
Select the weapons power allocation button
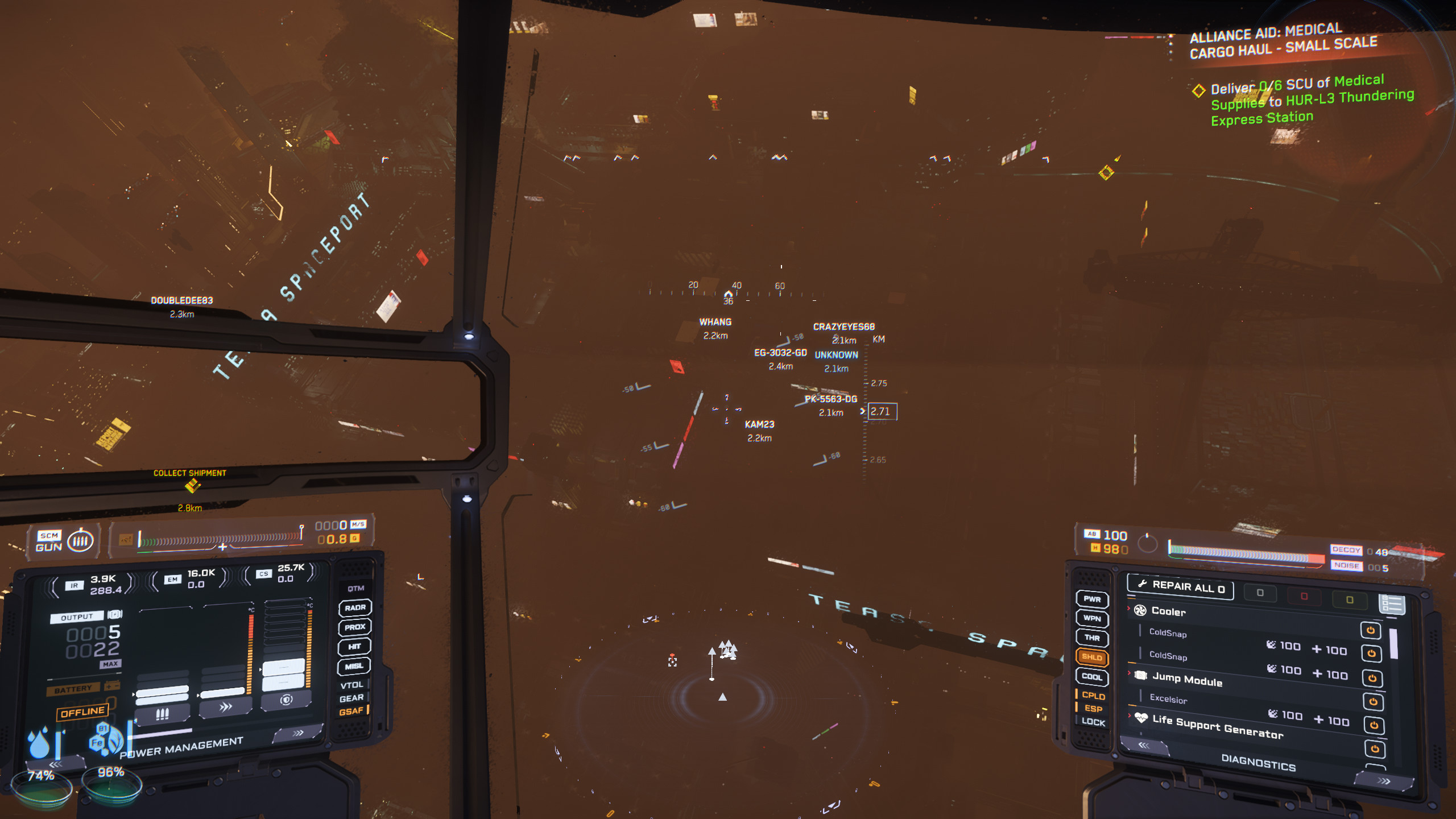(162, 714)
